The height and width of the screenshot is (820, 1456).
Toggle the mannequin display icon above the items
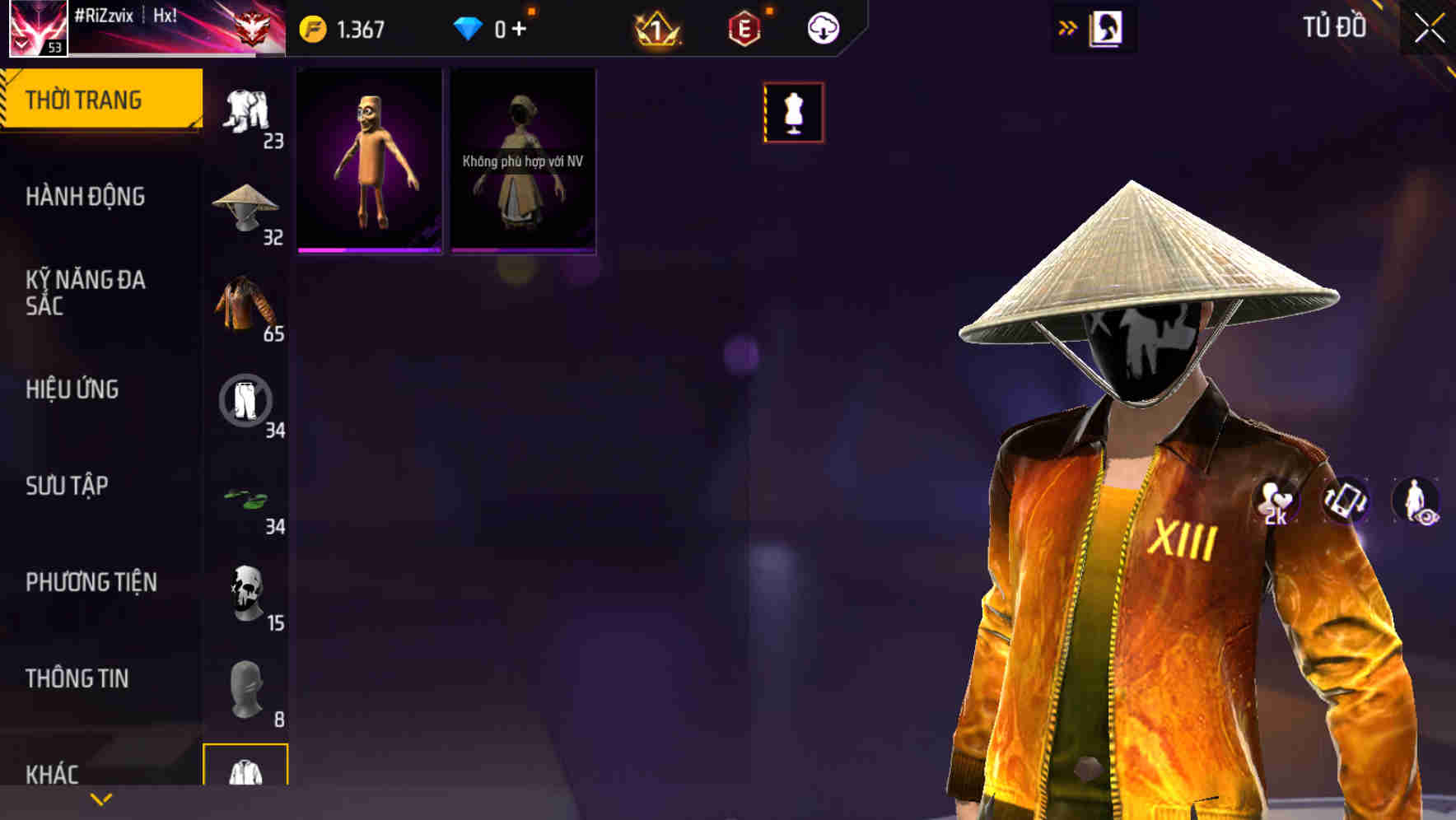793,113
